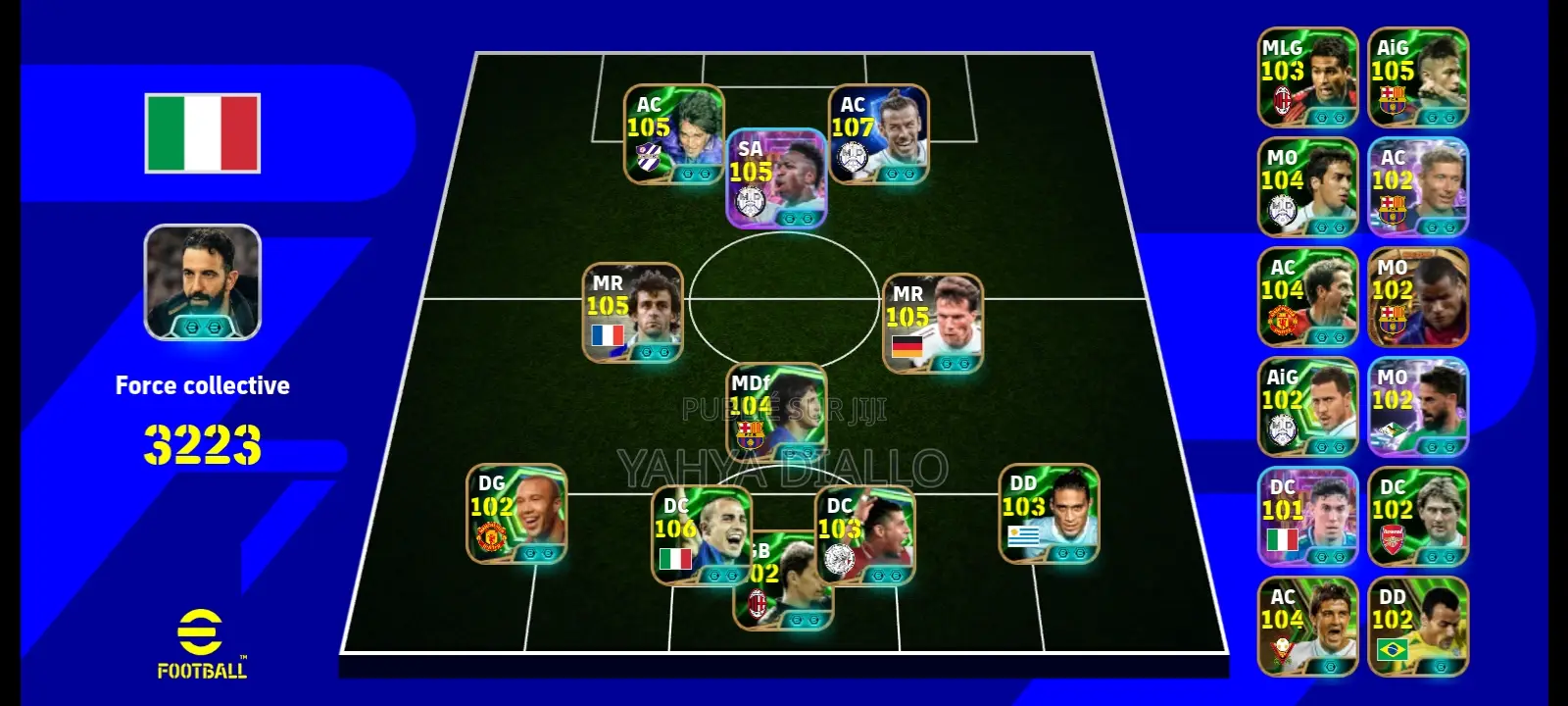Click the German flag on the right MR 105 card
The height and width of the screenshot is (706, 1568).
pos(907,345)
